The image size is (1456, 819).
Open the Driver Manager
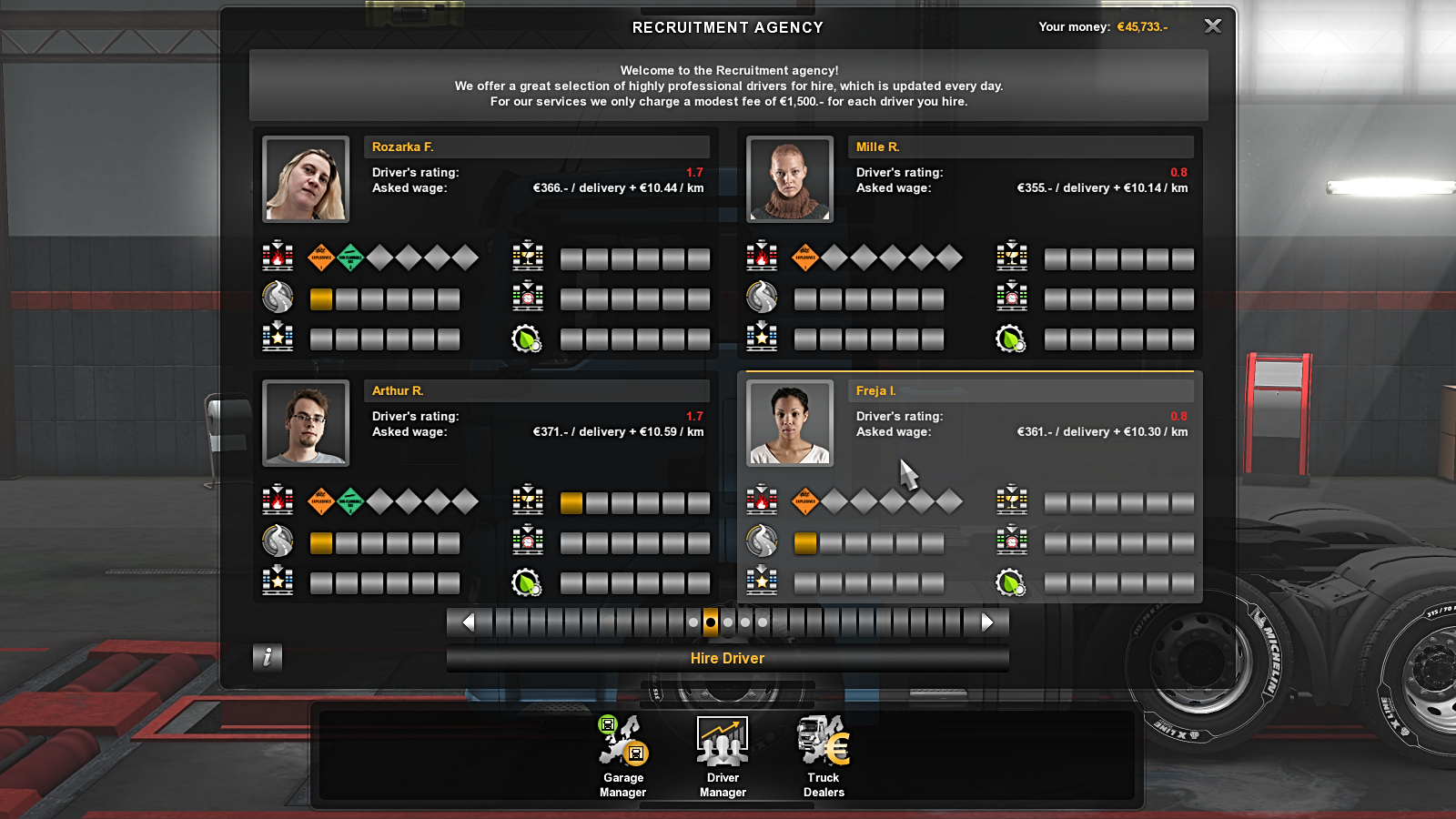pyautogui.click(x=723, y=757)
